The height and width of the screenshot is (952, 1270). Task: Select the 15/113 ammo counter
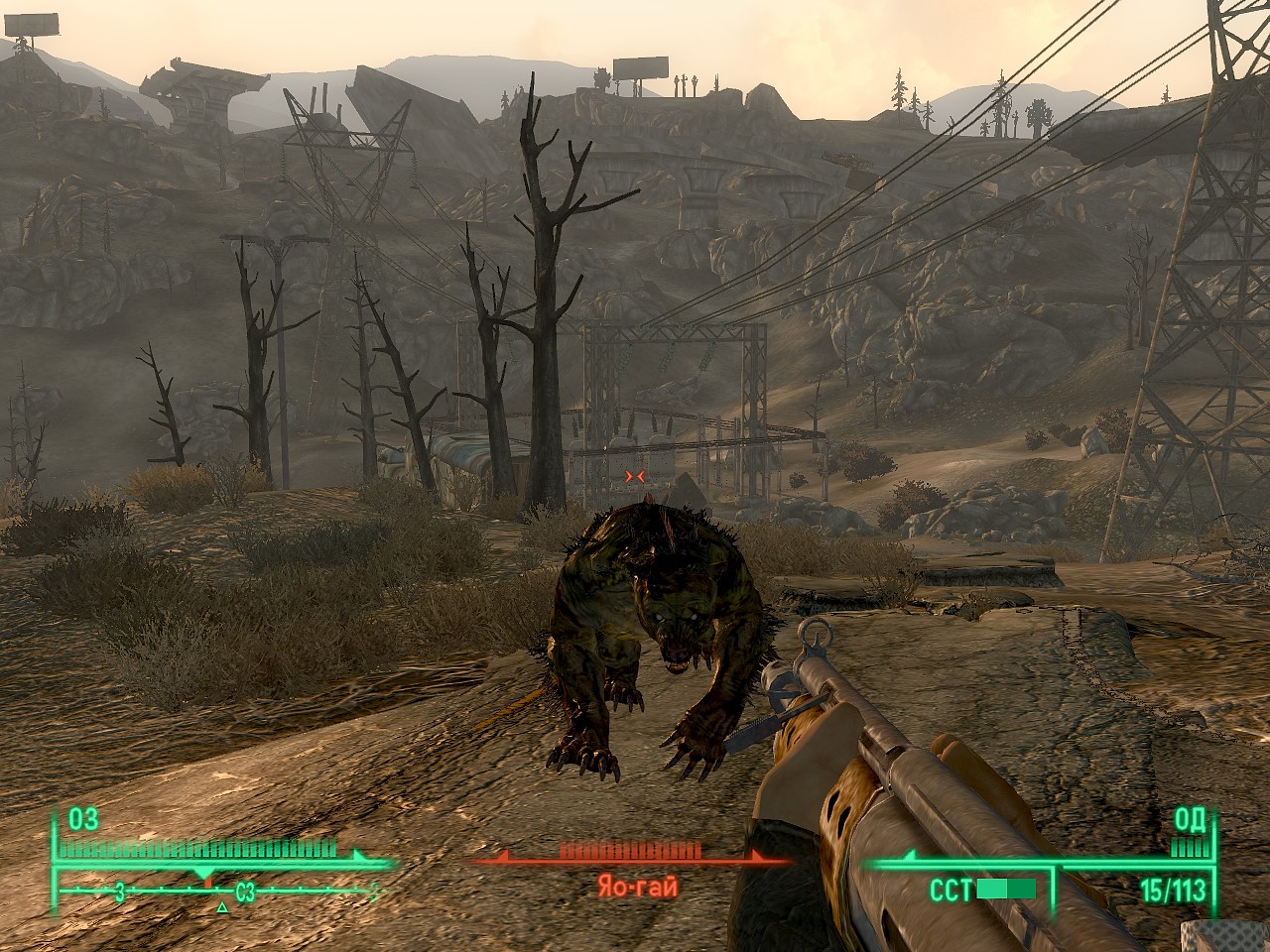(1173, 889)
